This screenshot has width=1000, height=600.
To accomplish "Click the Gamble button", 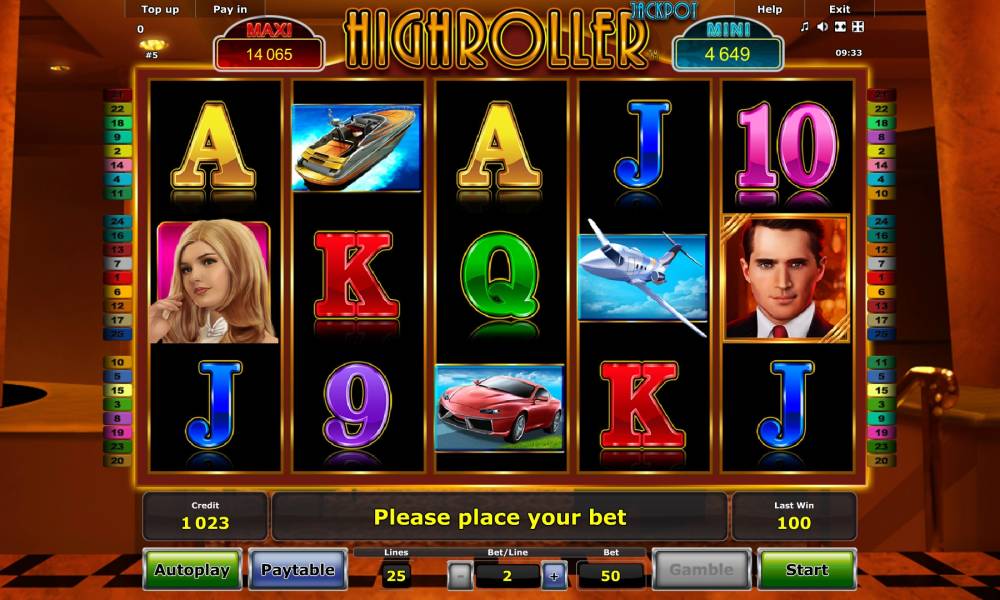I will (701, 570).
